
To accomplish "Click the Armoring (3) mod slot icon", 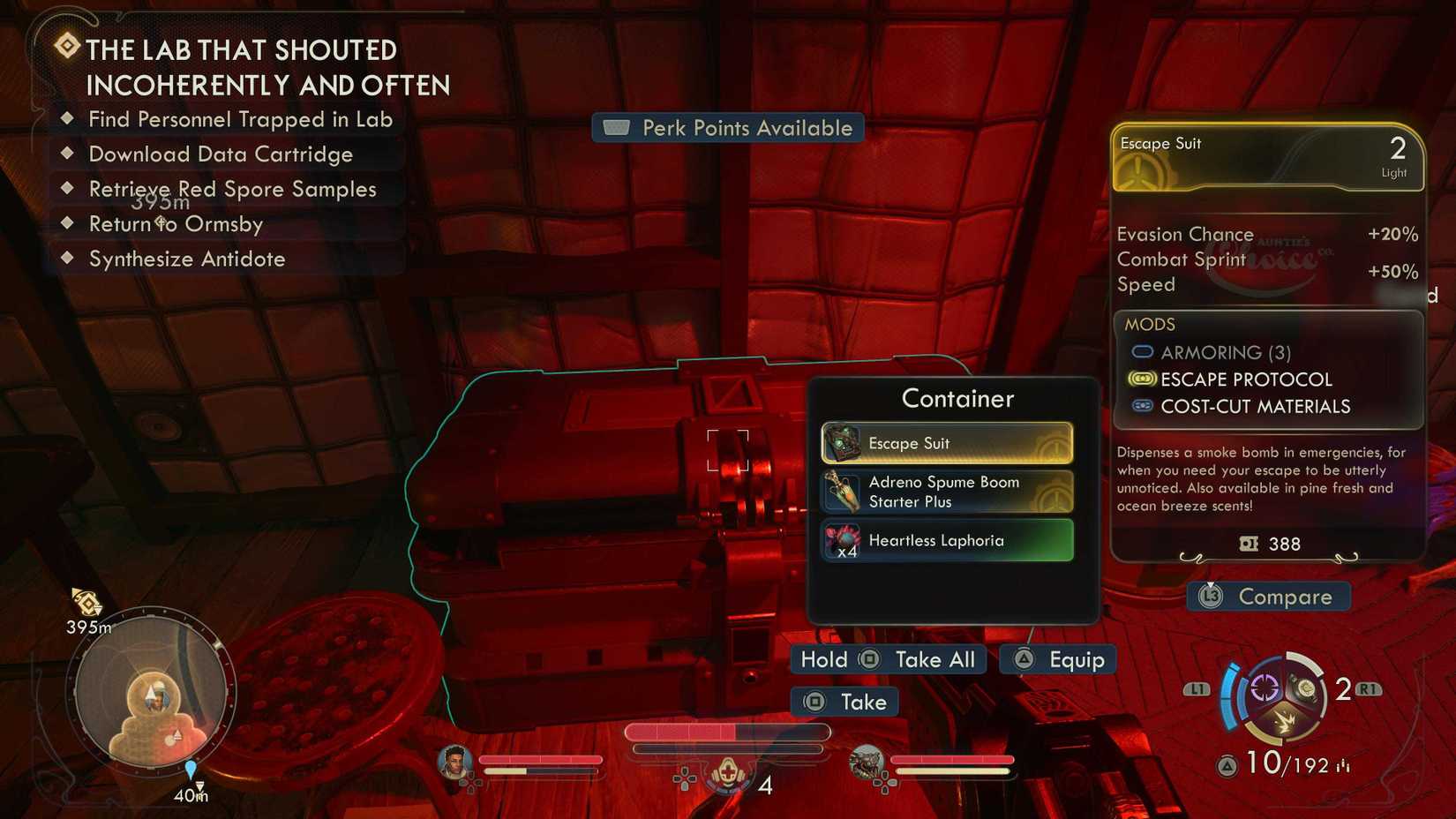I will (x=1144, y=351).
